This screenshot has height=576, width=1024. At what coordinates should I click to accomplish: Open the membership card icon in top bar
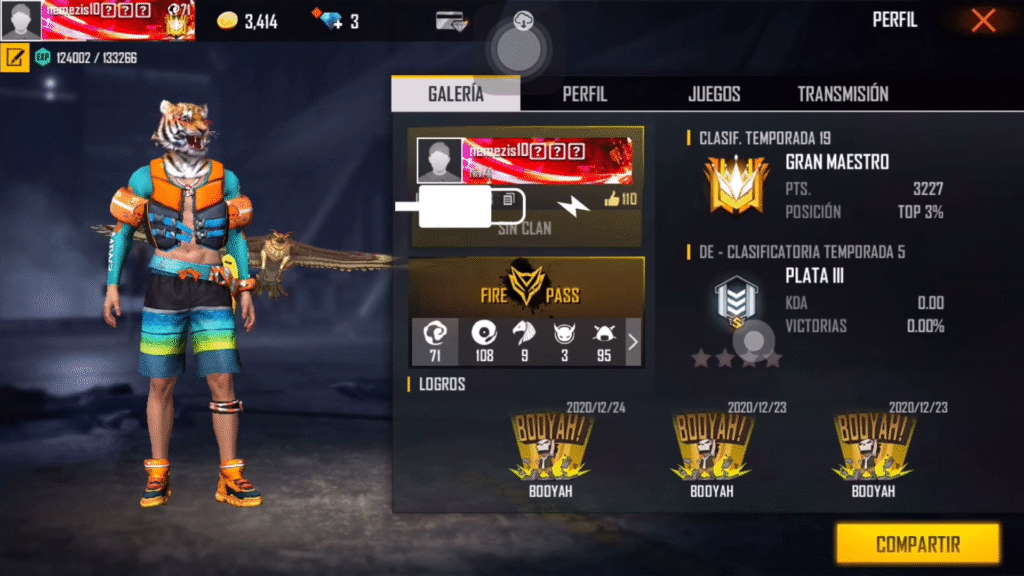coord(452,21)
